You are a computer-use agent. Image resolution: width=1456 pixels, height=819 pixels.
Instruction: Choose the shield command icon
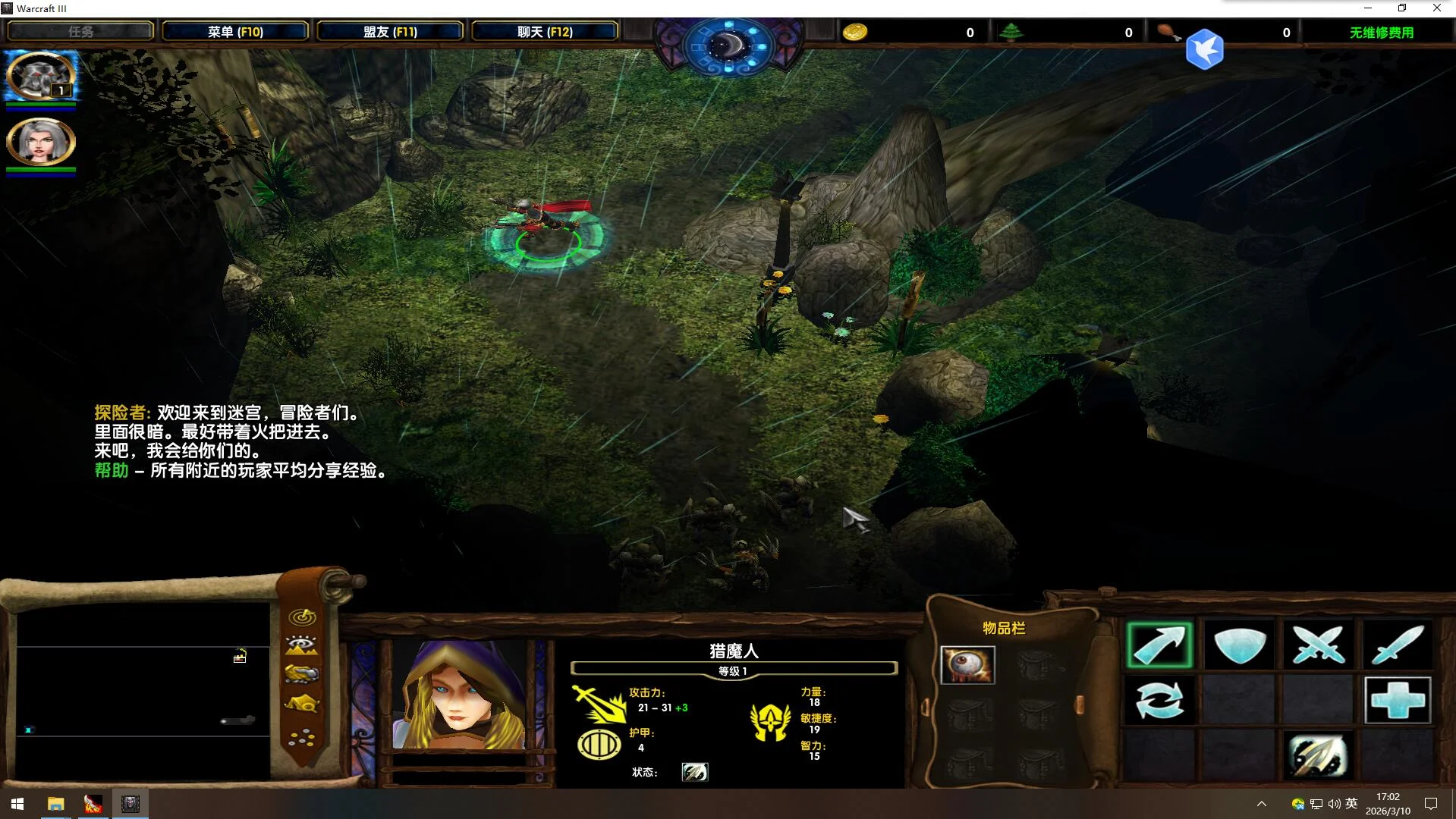click(1239, 645)
